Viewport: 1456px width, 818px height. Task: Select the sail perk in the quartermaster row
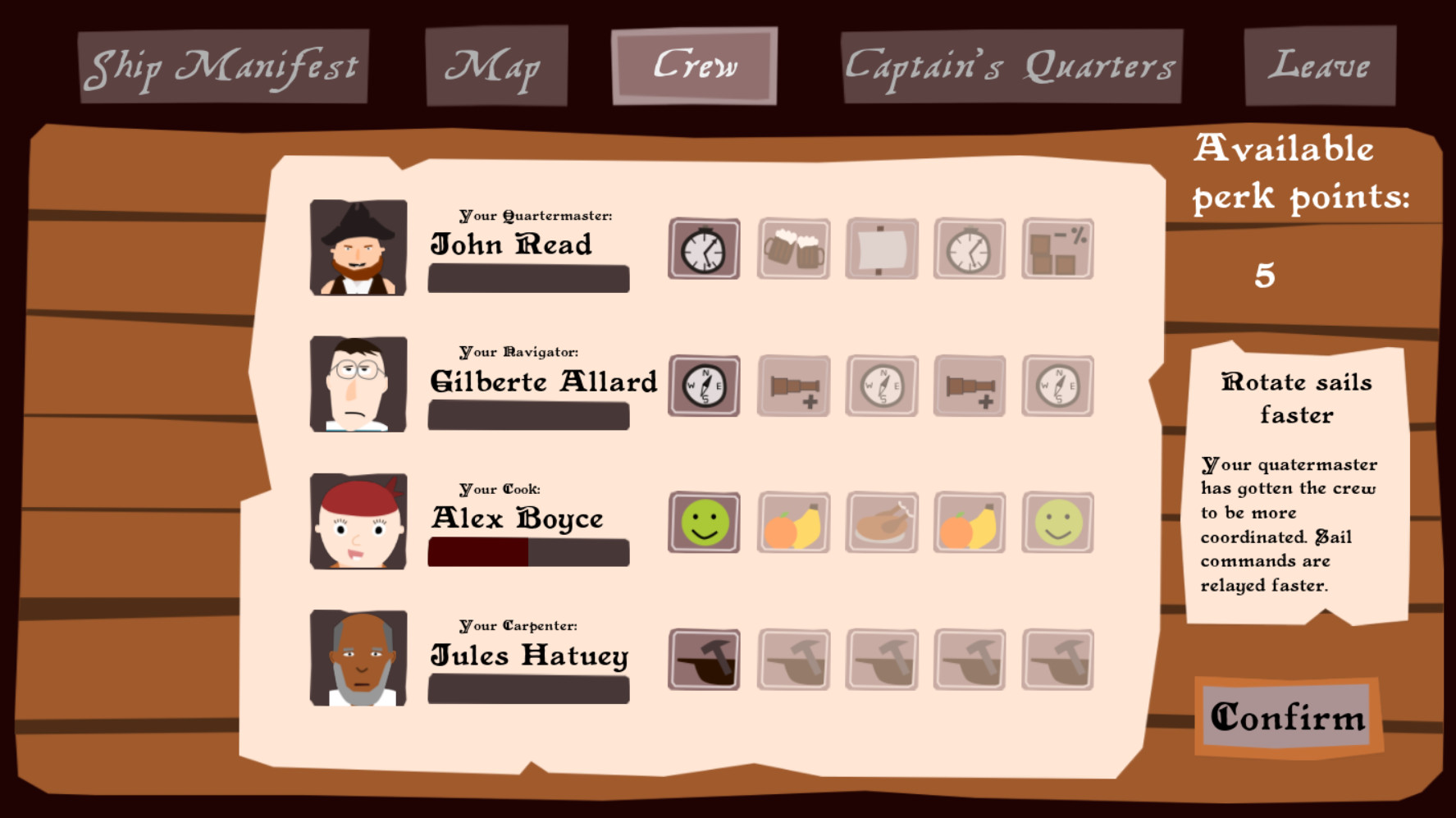tap(882, 248)
